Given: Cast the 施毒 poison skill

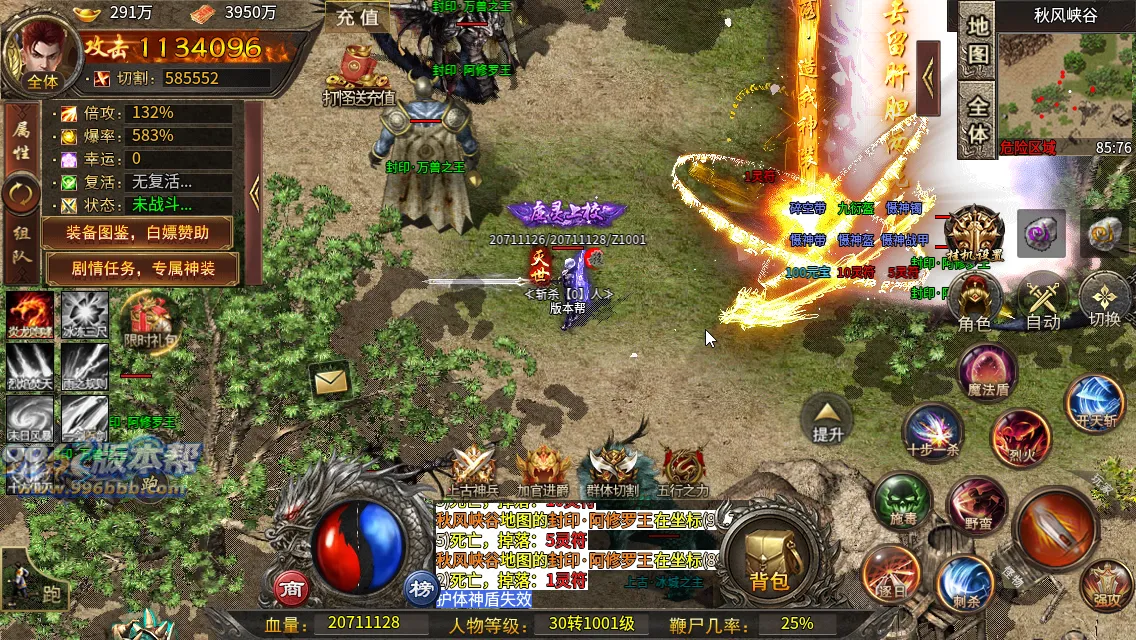Looking at the screenshot, I should pyautogui.click(x=902, y=503).
